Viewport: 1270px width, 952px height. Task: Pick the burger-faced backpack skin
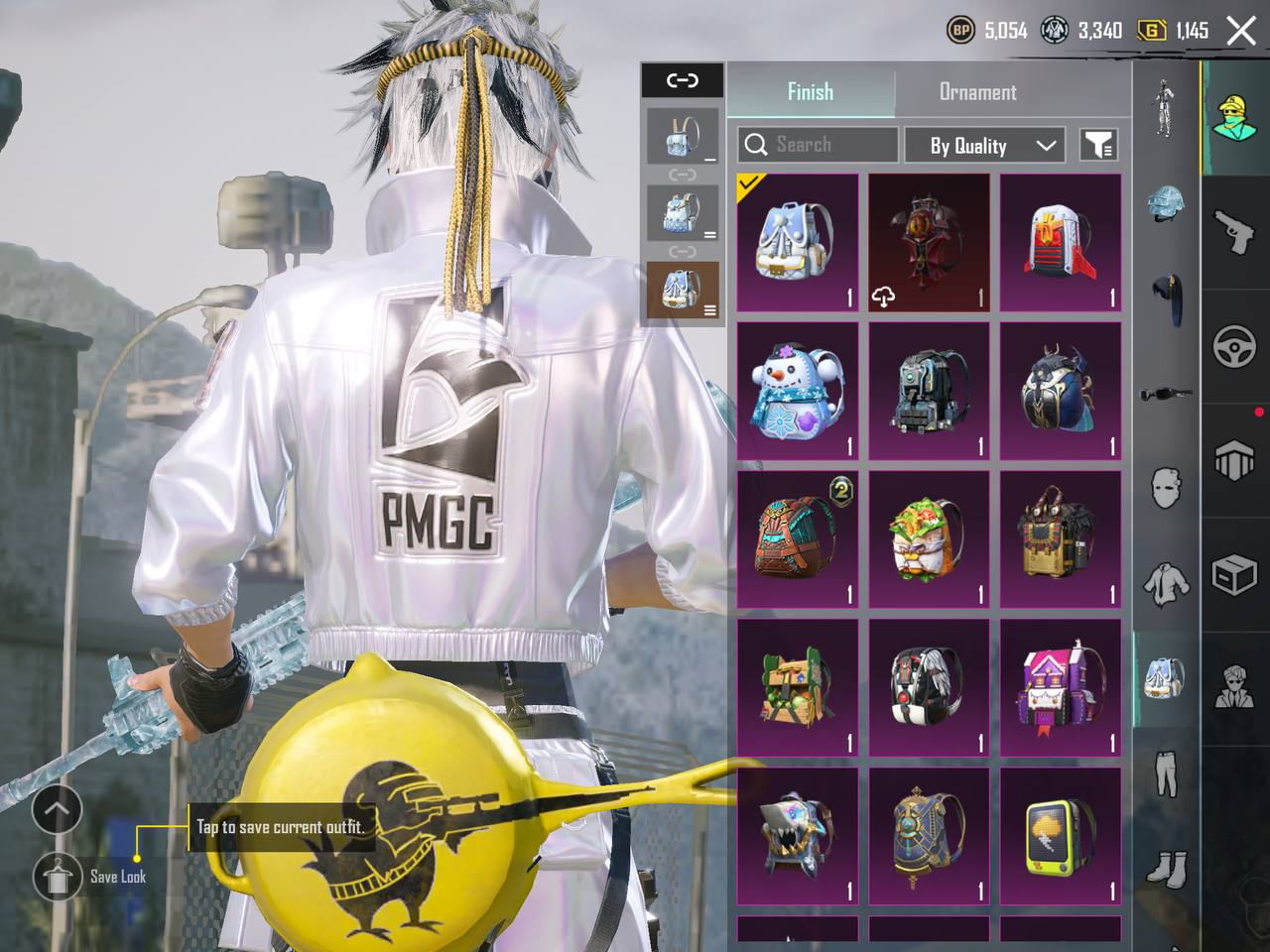pos(929,539)
